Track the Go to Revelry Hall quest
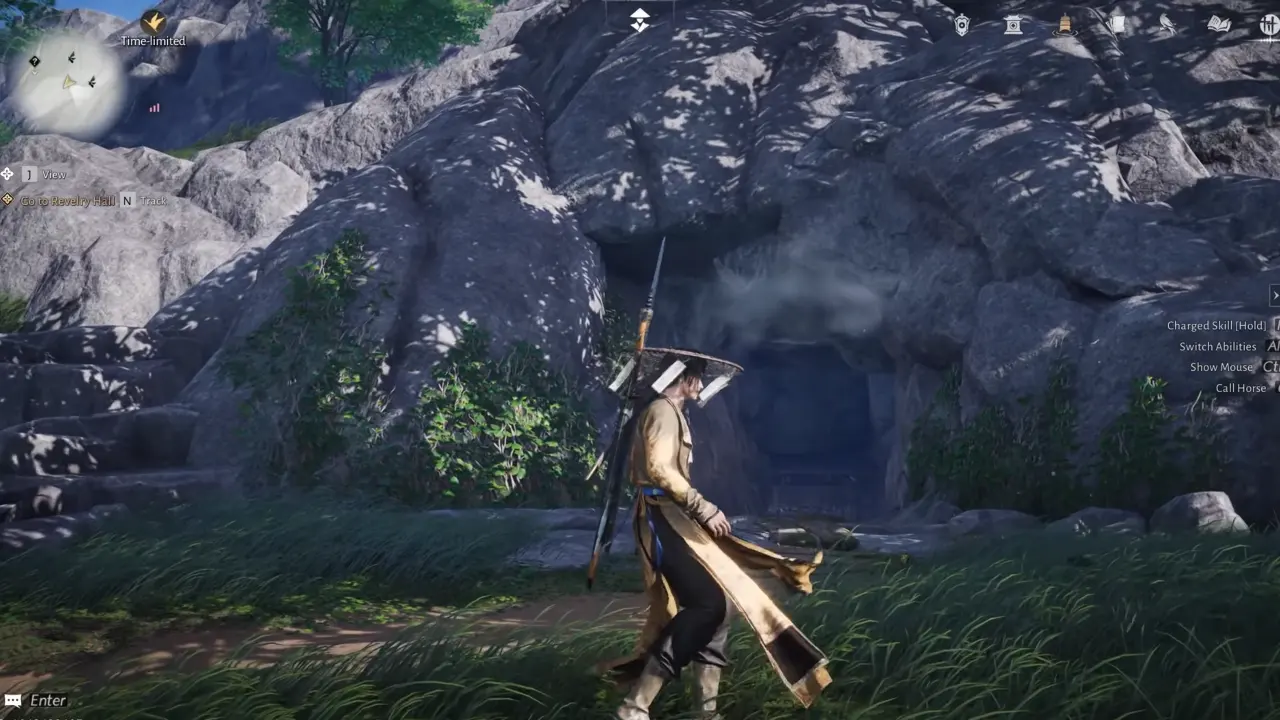Screen dimensions: 1280x720 pos(127,201)
